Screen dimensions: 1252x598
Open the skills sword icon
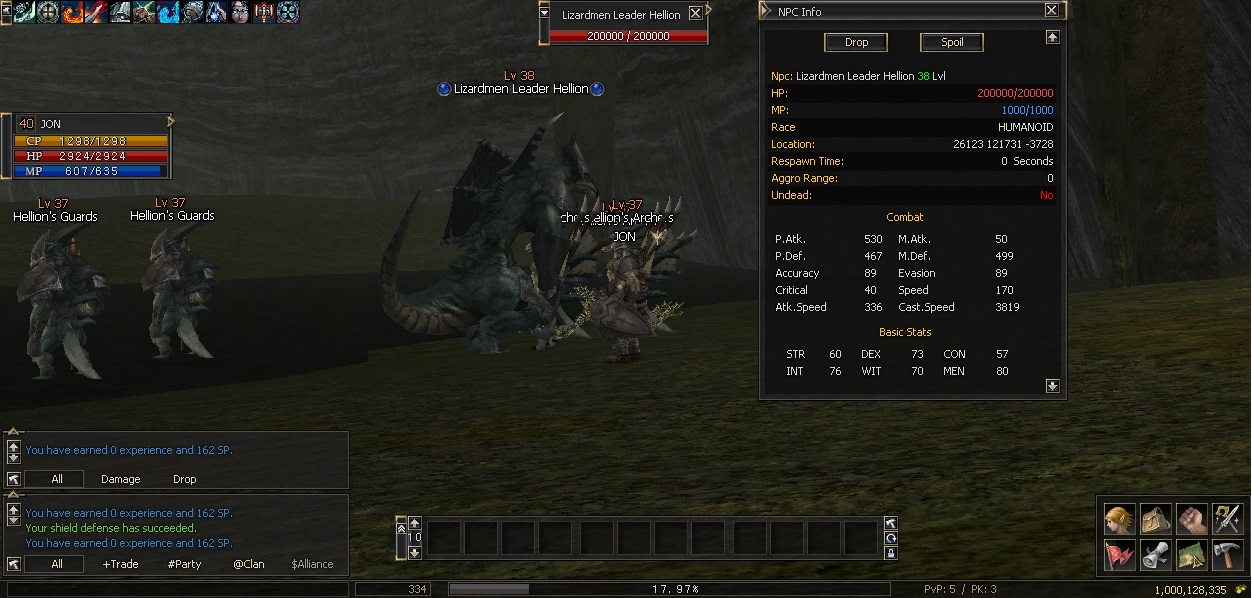pyautogui.click(x=1227, y=519)
